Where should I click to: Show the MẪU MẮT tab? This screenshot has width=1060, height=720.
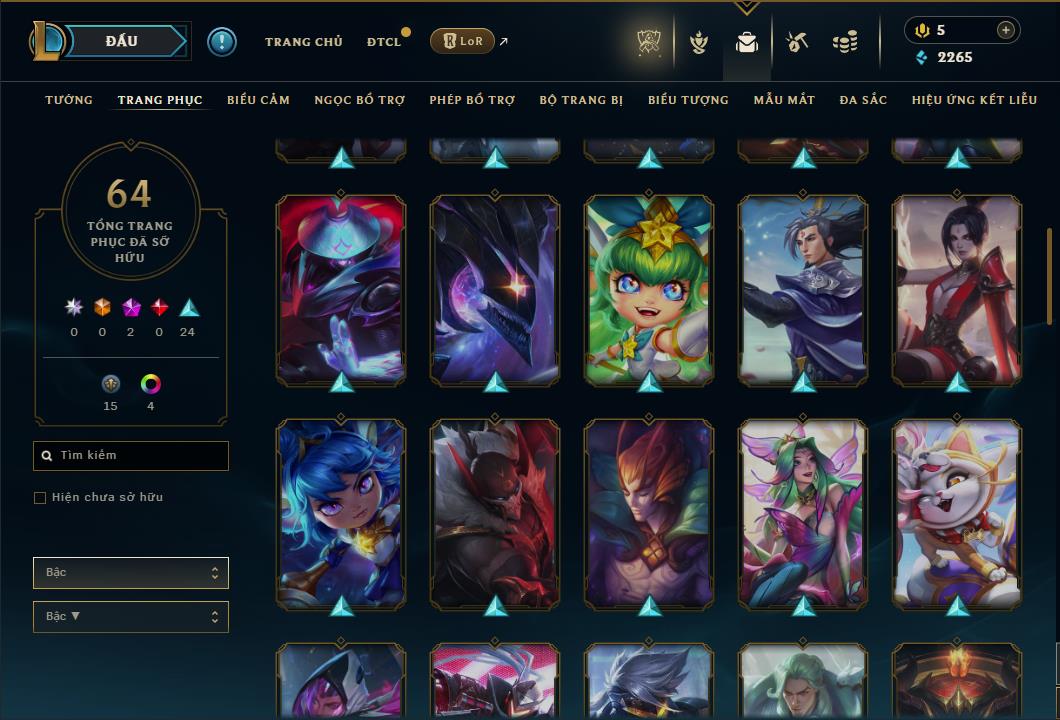coord(784,100)
